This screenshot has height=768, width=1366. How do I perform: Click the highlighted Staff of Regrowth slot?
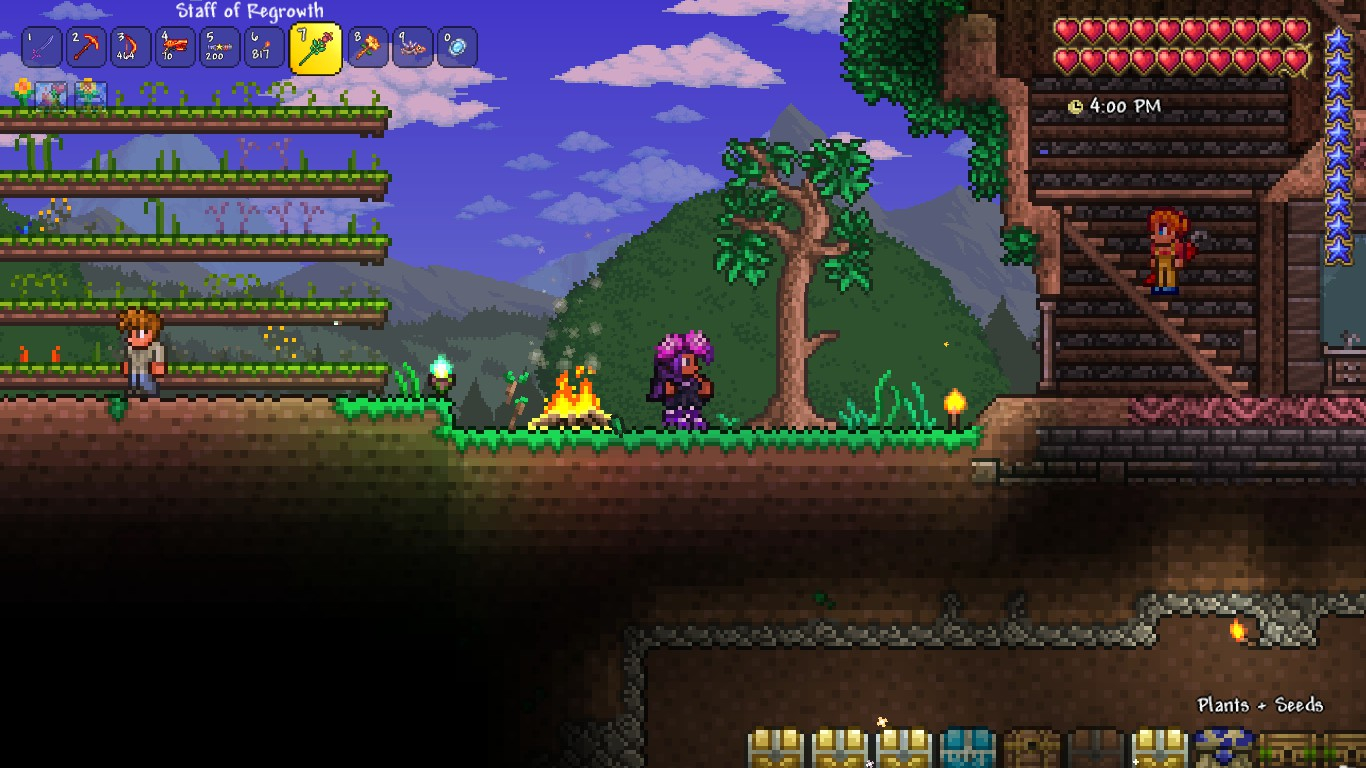click(315, 48)
